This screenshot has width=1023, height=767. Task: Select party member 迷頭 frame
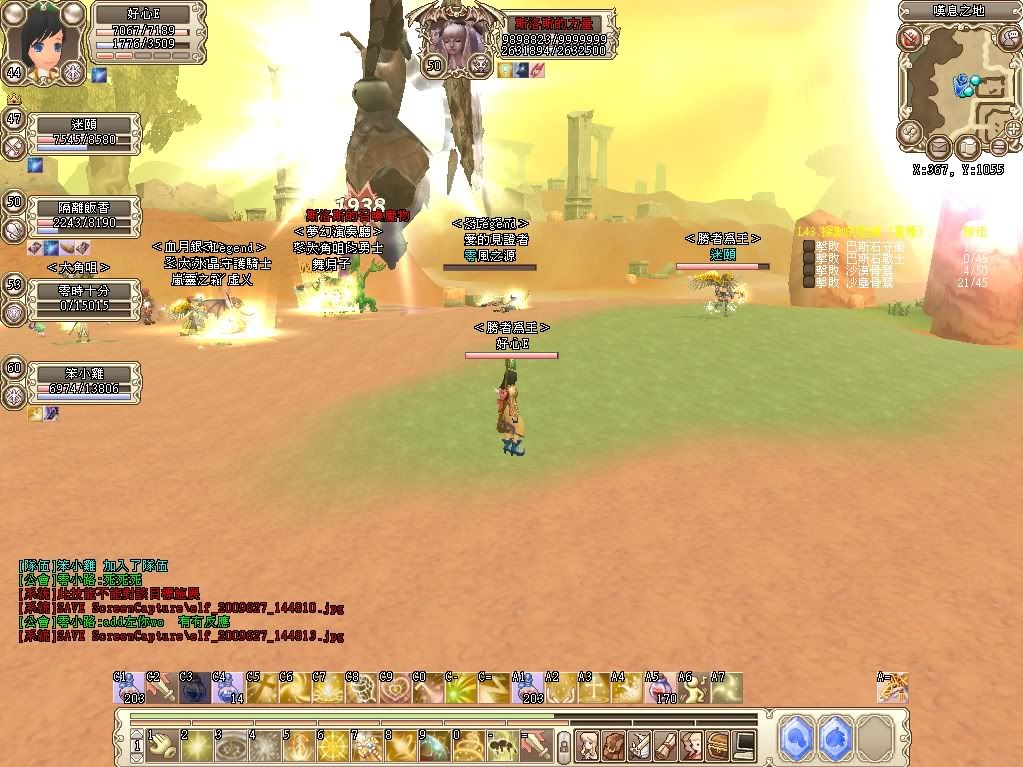(x=84, y=132)
